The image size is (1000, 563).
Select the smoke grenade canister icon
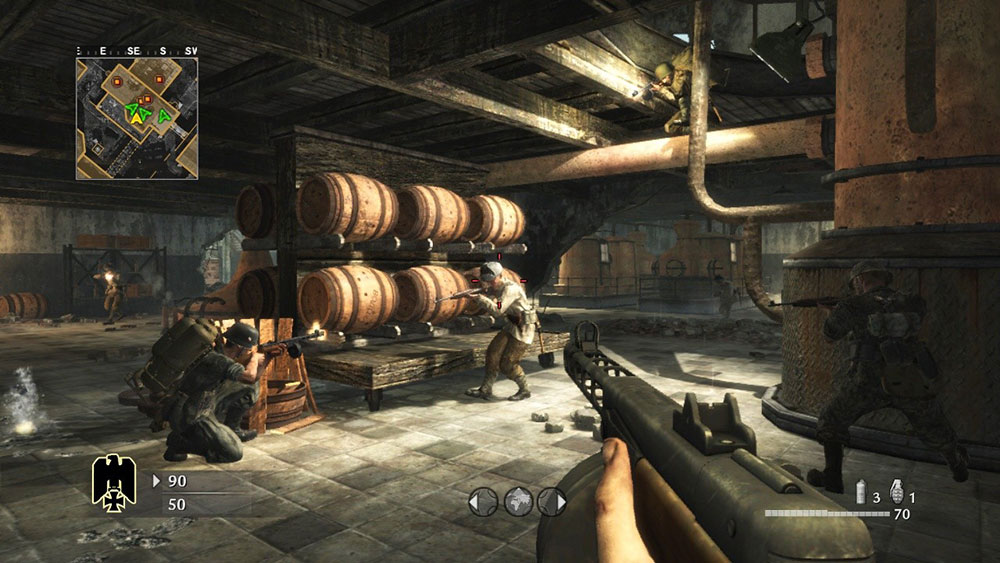860,494
